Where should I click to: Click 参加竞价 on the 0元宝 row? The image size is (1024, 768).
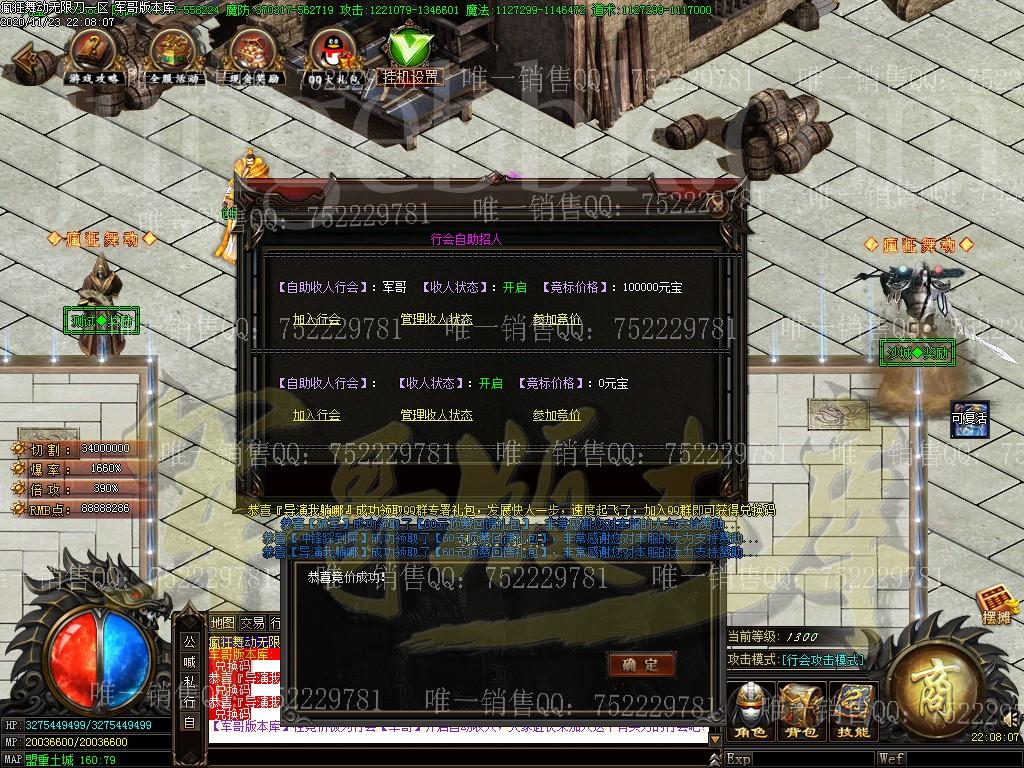(x=556, y=415)
